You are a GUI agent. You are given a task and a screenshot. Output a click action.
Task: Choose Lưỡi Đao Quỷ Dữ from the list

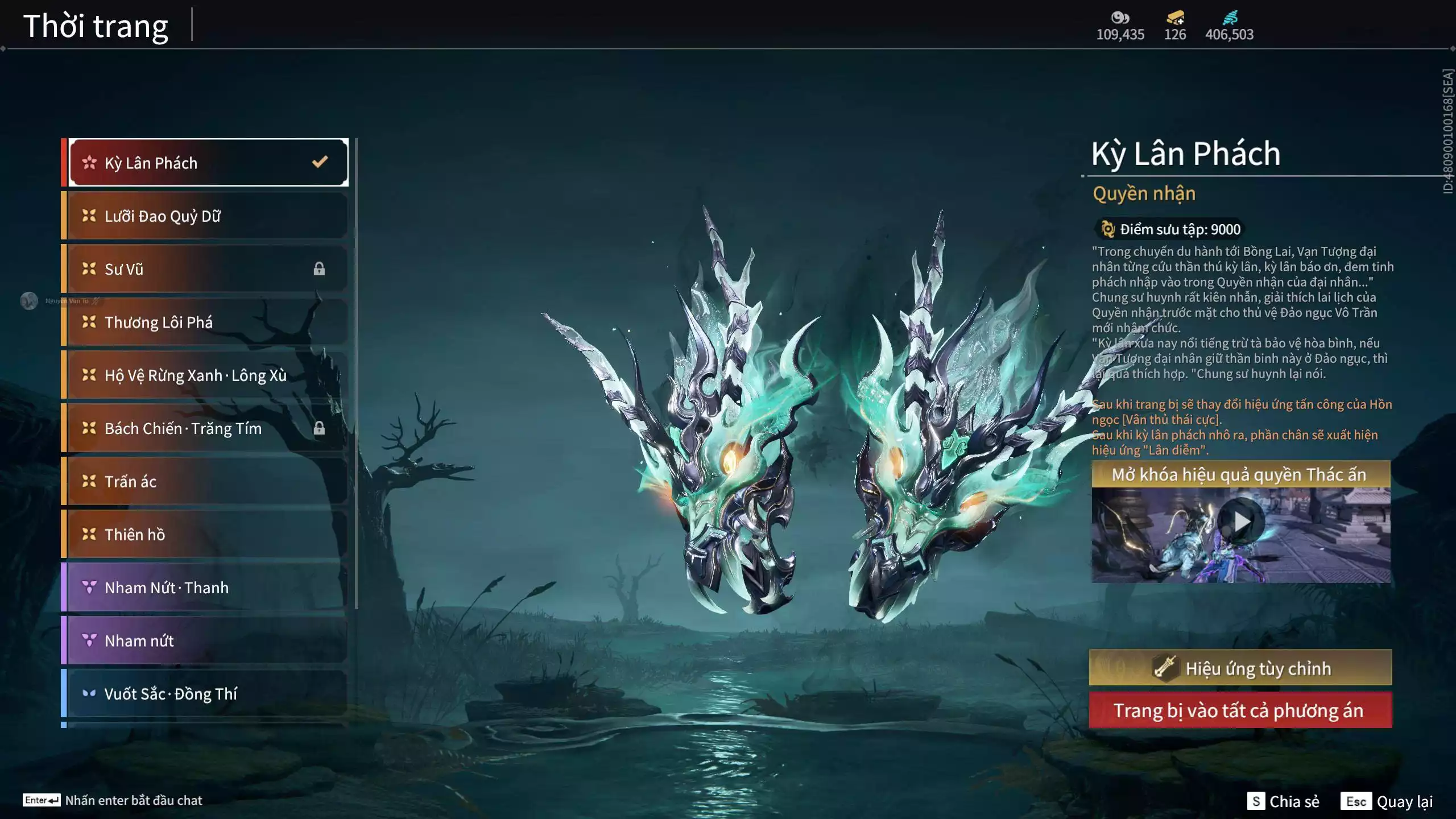tap(208, 216)
